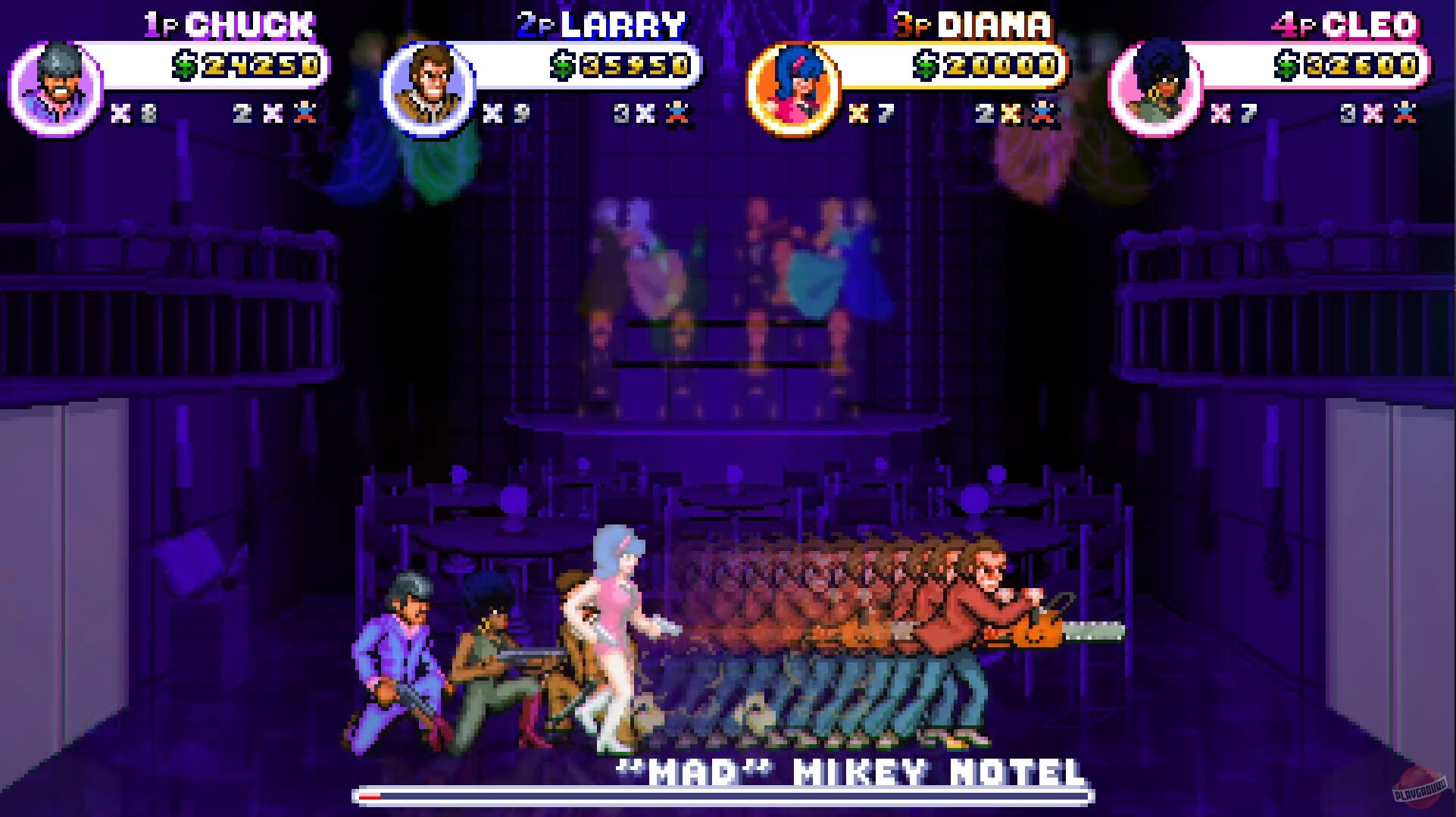Click the dollar icon beside Diana's score
Screen dimensions: 1456x817
click(924, 65)
